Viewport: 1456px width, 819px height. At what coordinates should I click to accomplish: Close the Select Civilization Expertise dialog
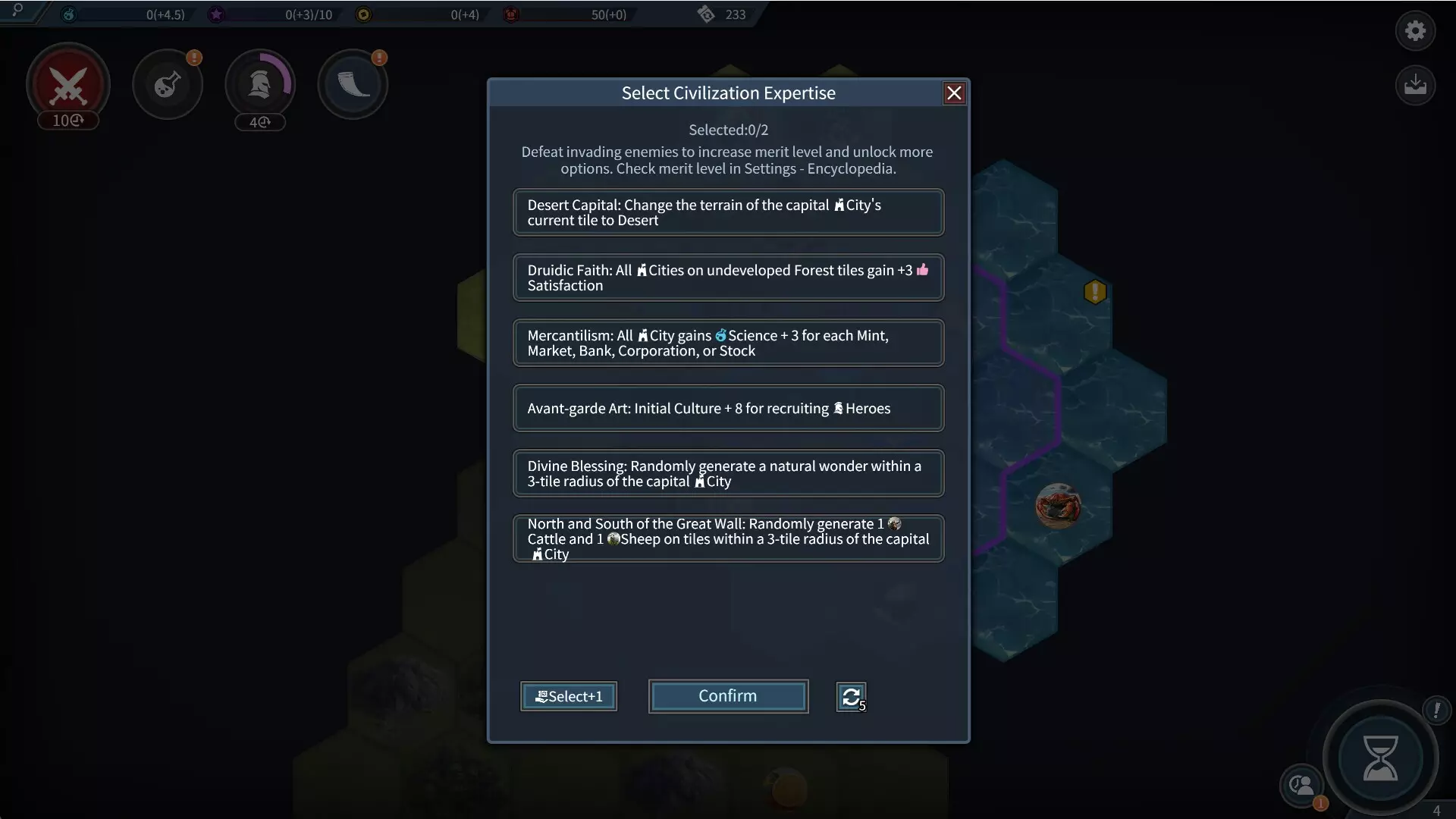pyautogui.click(x=954, y=93)
